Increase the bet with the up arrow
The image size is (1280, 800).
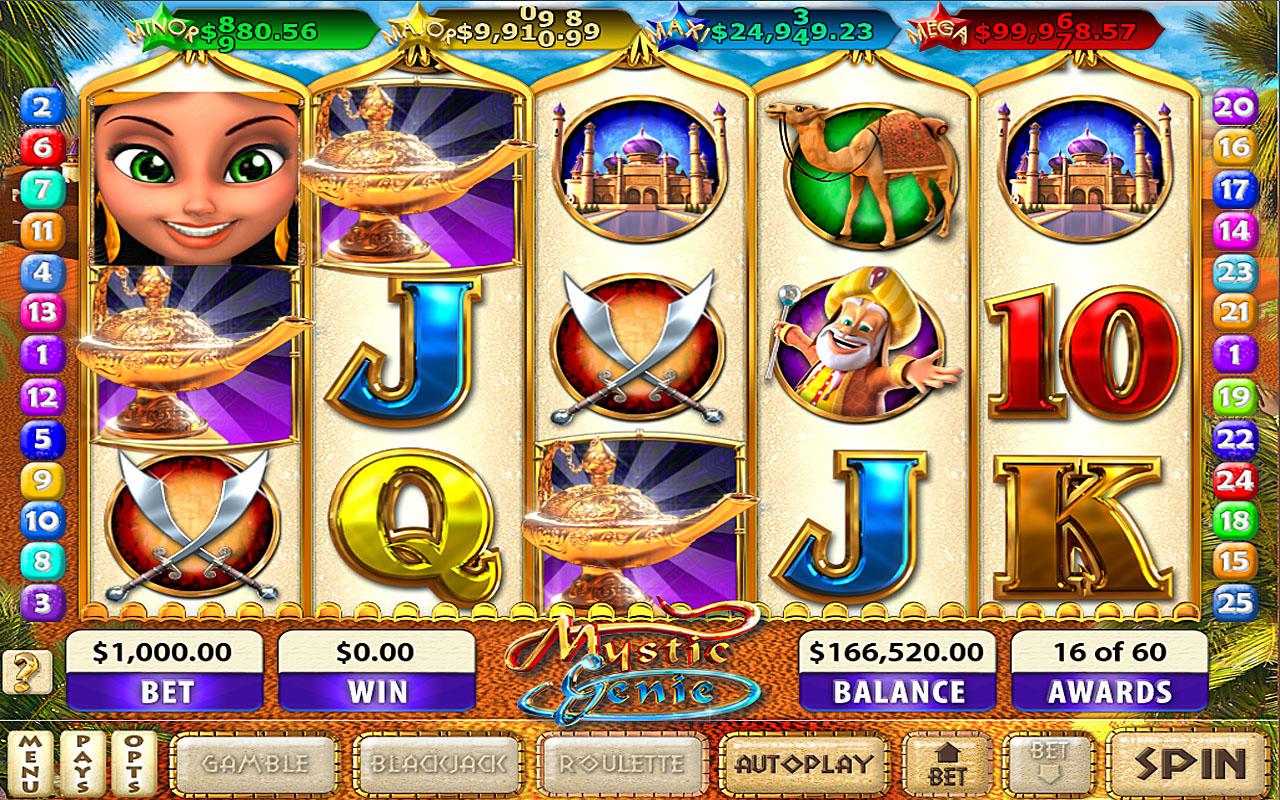click(x=948, y=764)
